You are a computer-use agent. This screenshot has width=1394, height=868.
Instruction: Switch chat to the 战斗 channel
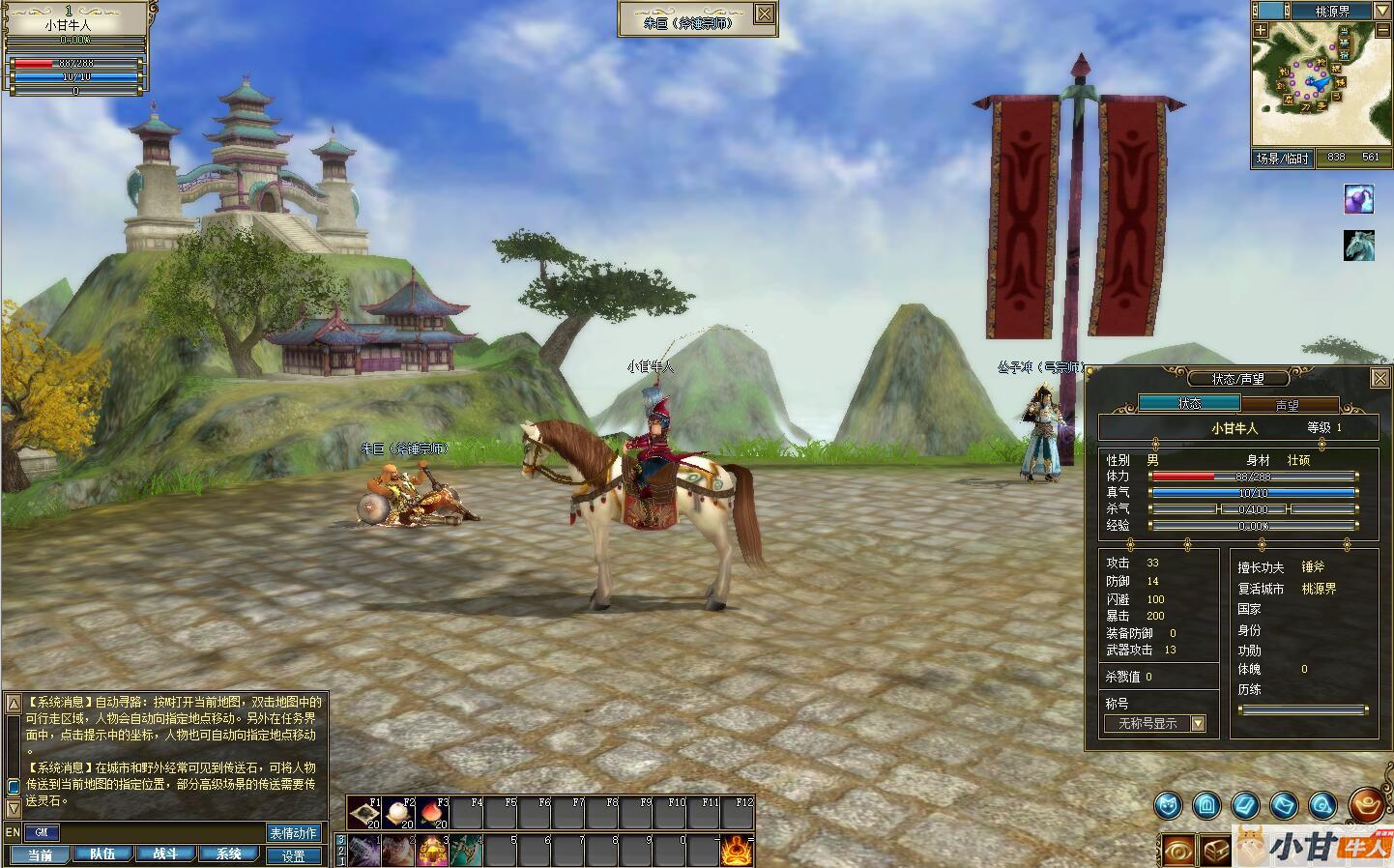tap(165, 854)
